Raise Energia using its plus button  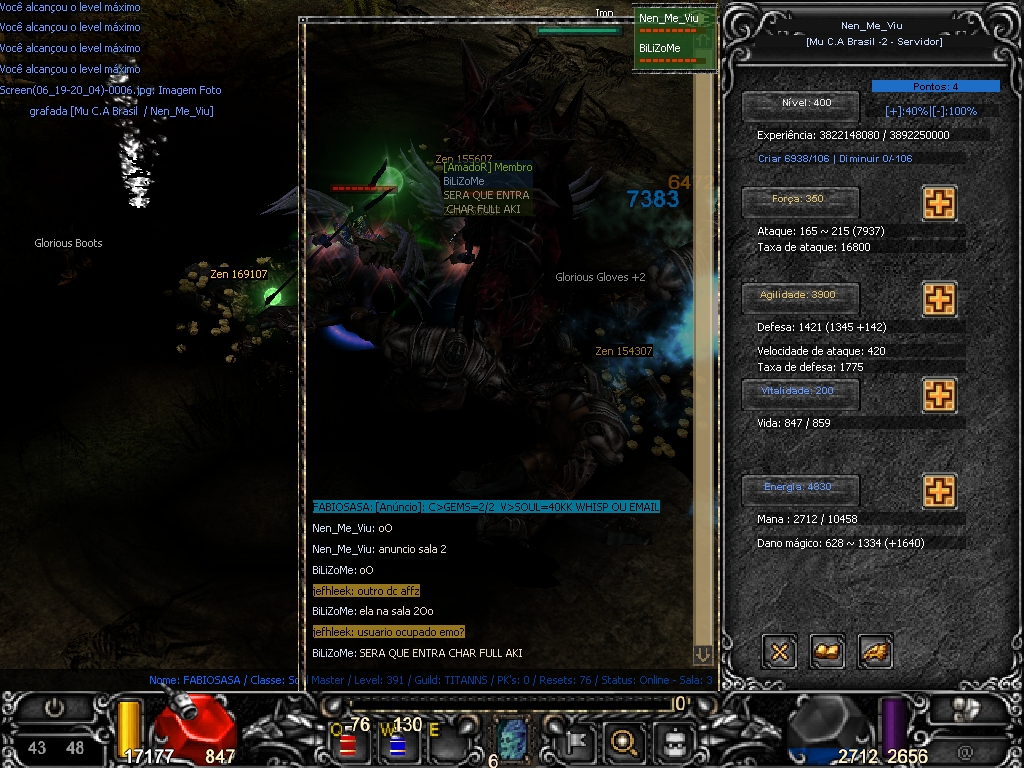point(938,491)
